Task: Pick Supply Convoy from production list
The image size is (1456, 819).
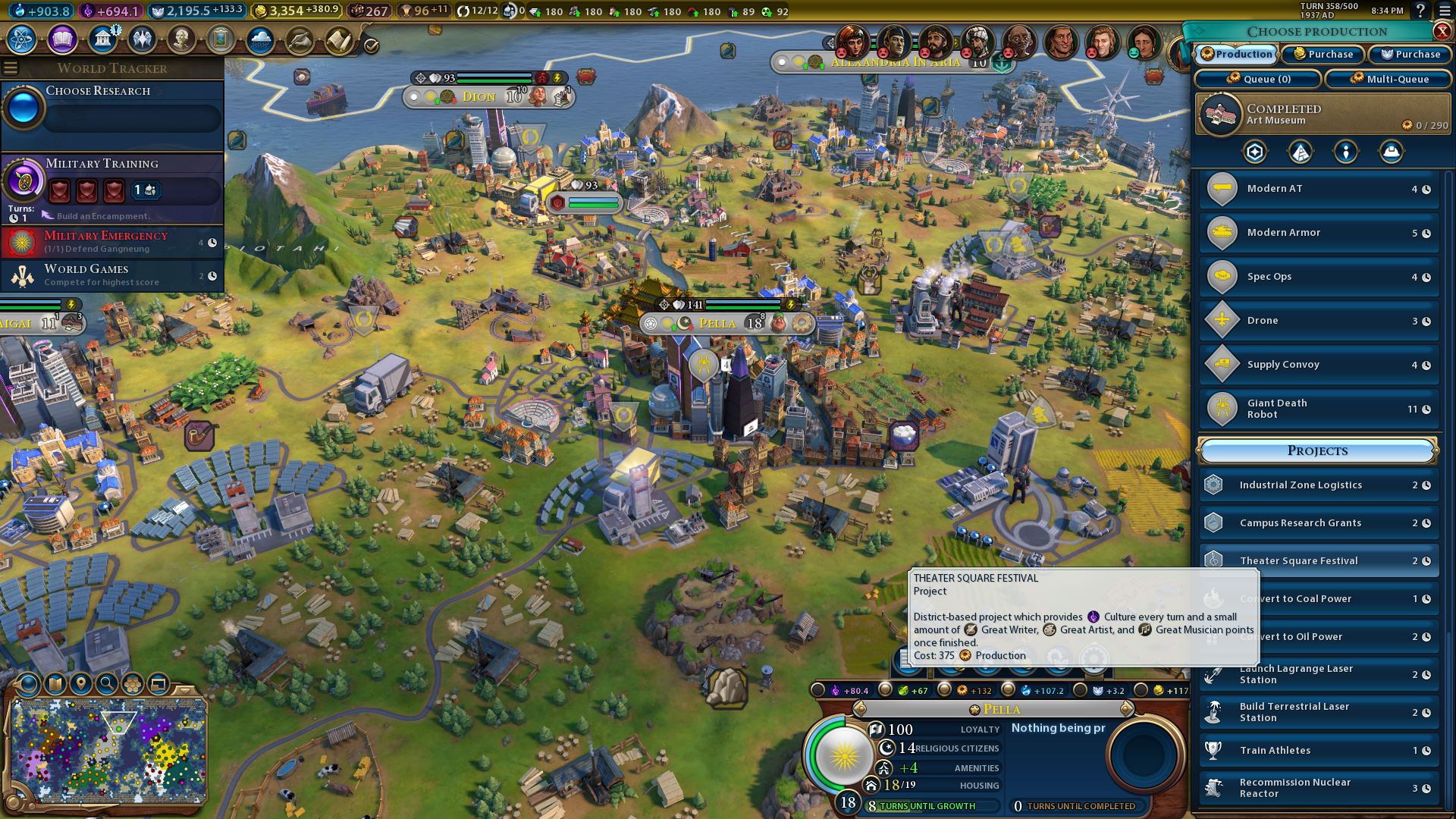Action: 1318,365
